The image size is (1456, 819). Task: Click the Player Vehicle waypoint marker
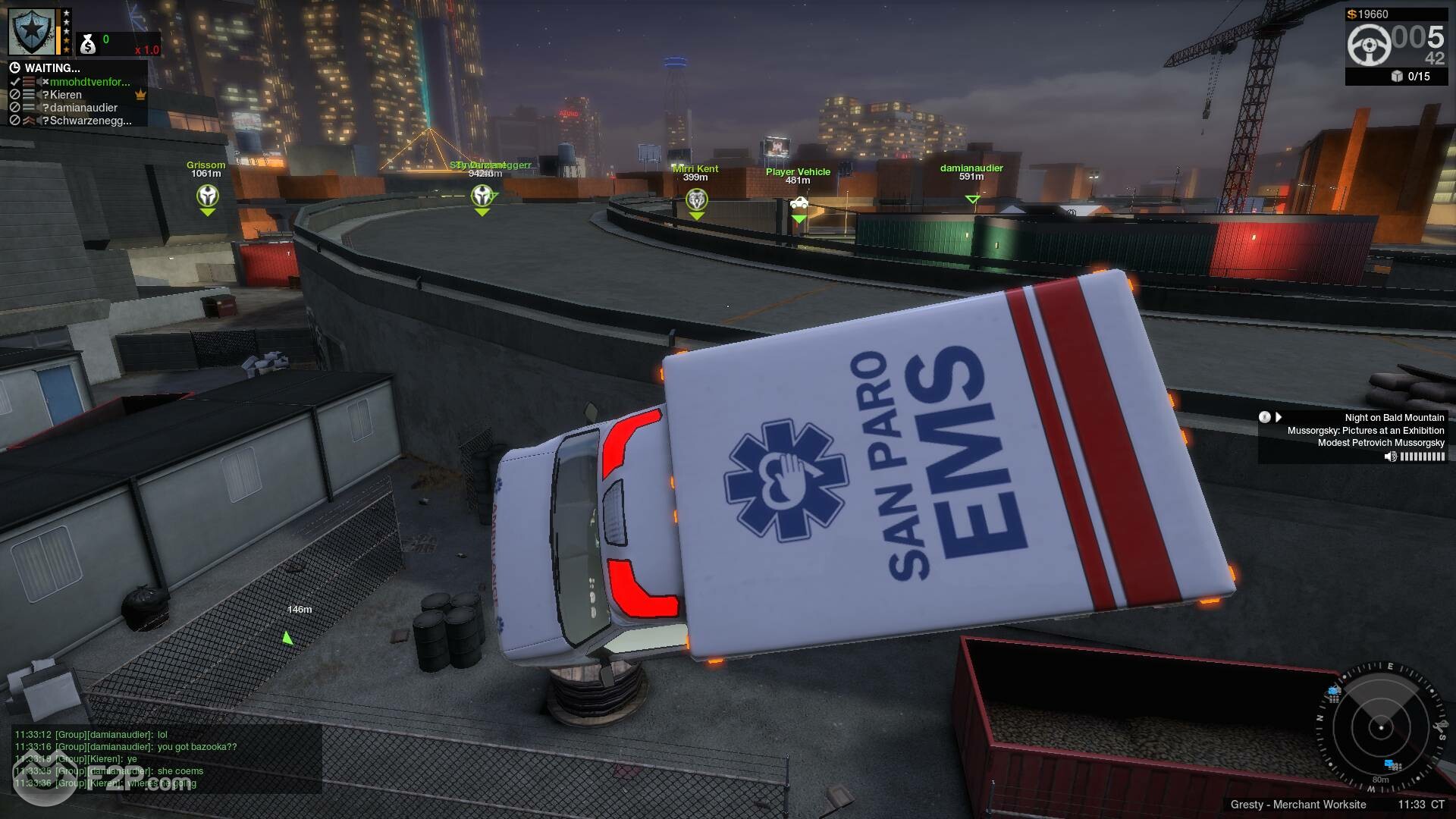[x=799, y=204]
